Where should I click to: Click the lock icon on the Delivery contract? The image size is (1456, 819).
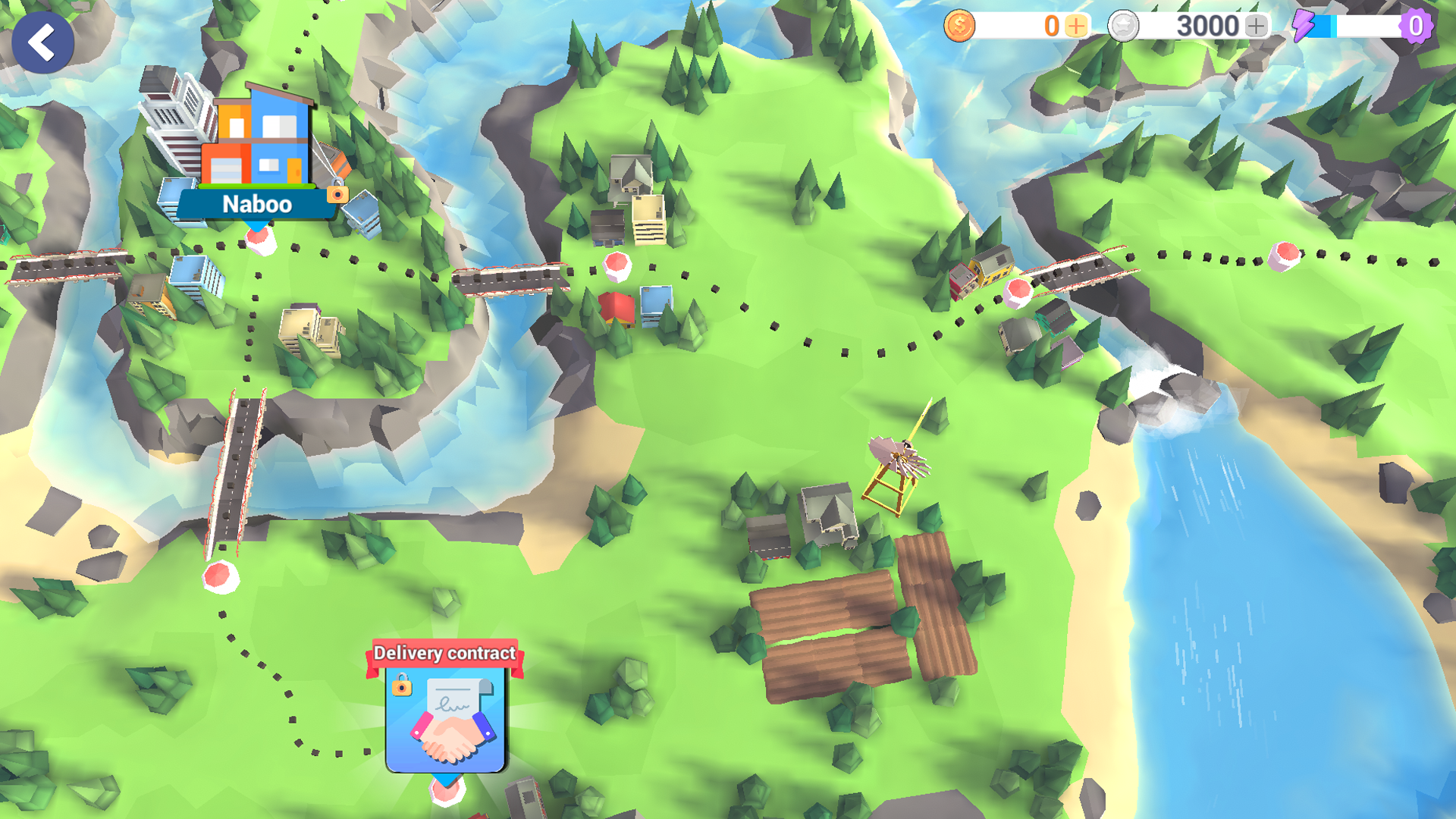402,688
